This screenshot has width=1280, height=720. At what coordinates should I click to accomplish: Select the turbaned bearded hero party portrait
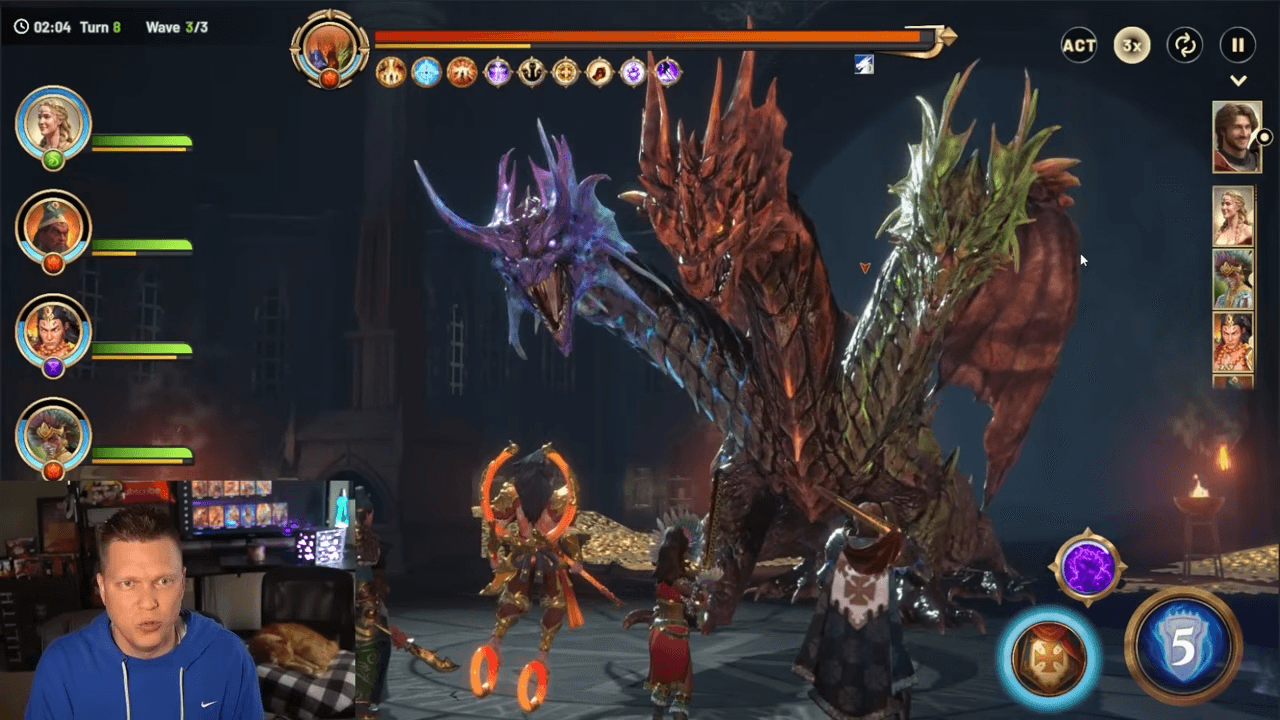53,226
